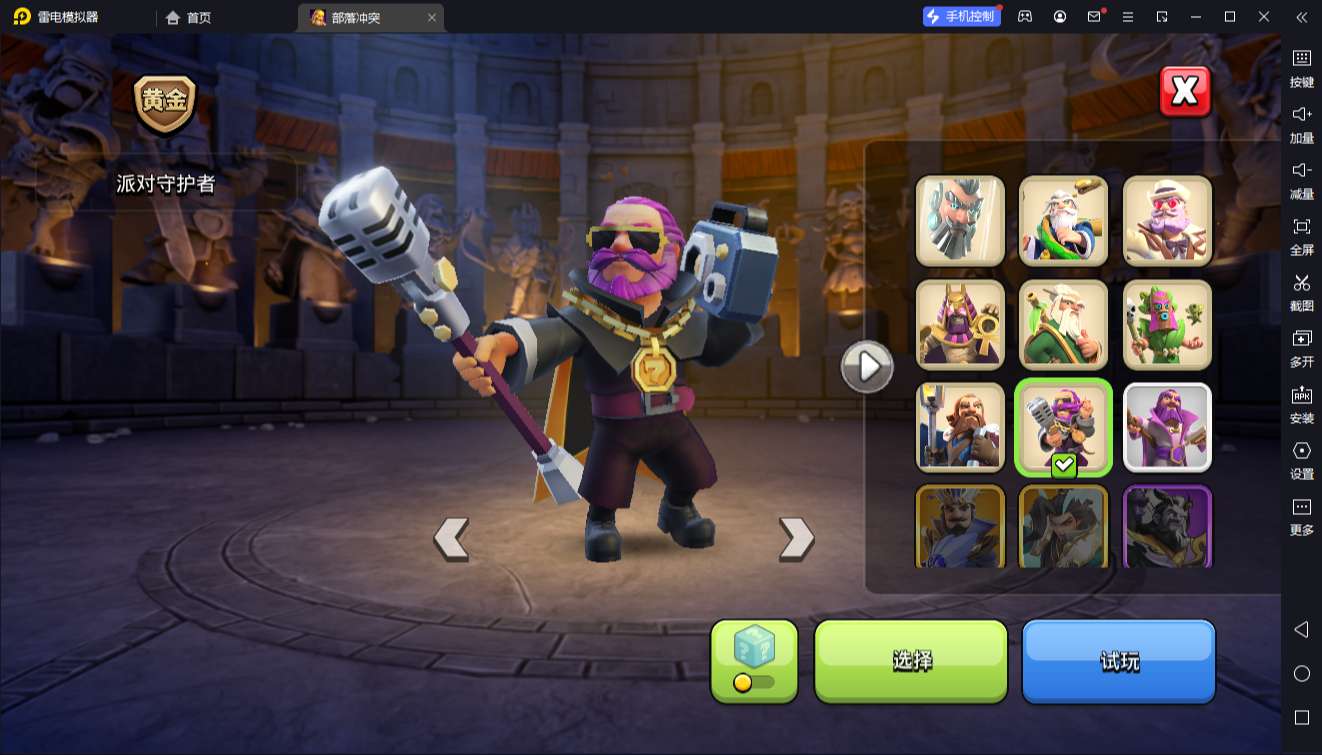Pick the red-eyed warden in white hat
The image size is (1322, 755).
1167,221
